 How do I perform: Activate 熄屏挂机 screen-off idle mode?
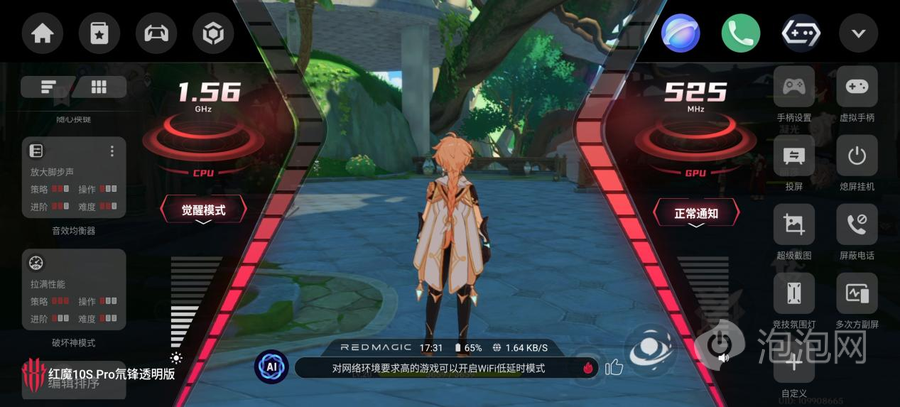point(857,156)
